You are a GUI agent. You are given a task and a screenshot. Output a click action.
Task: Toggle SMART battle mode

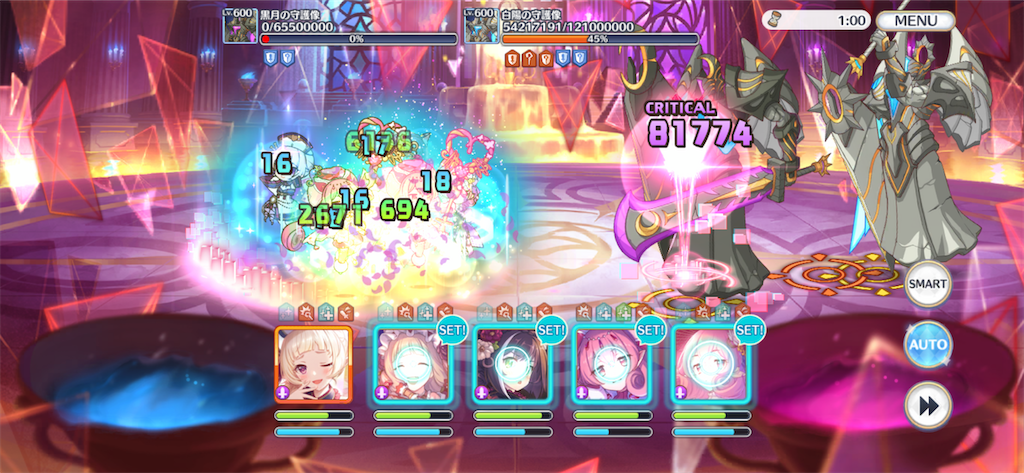click(x=927, y=283)
